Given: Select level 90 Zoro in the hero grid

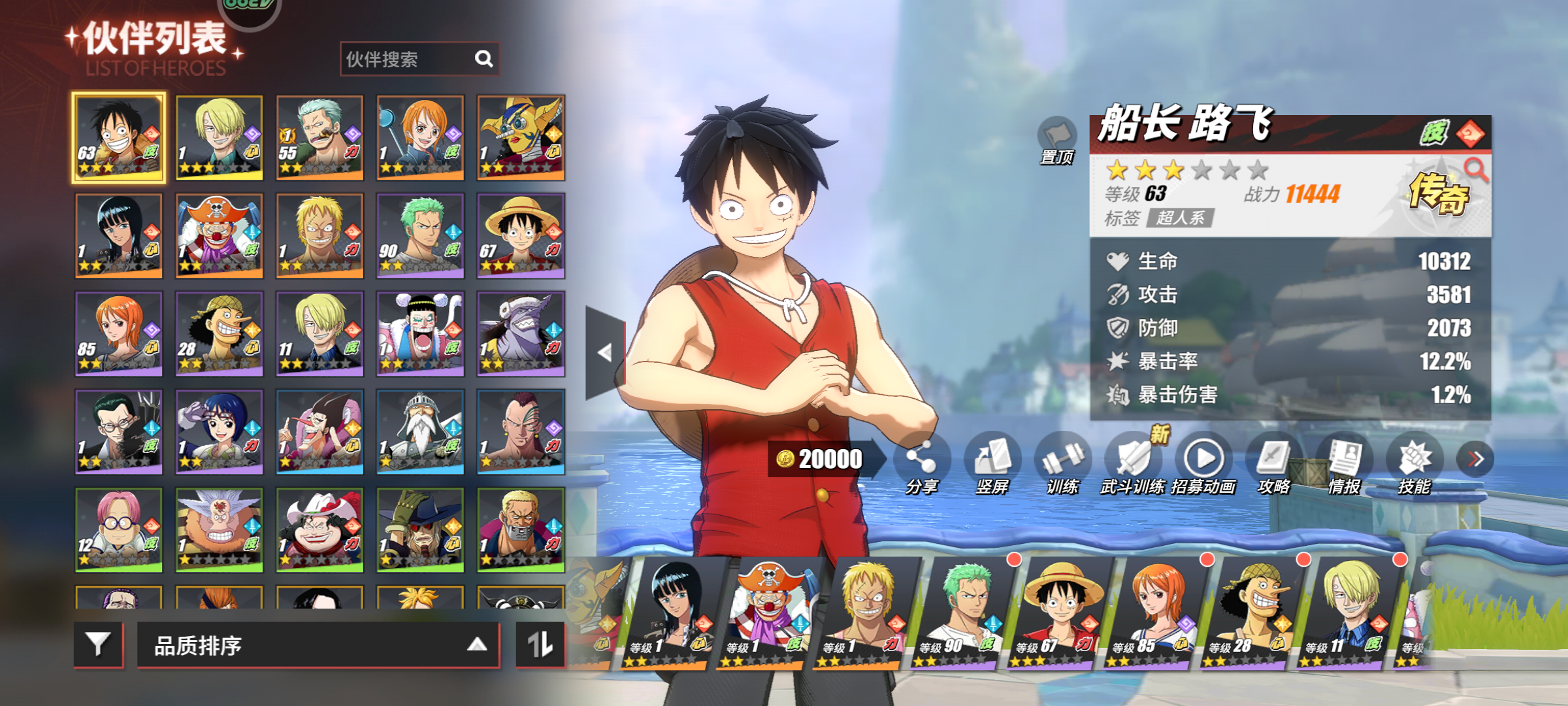Looking at the screenshot, I should tap(420, 235).
